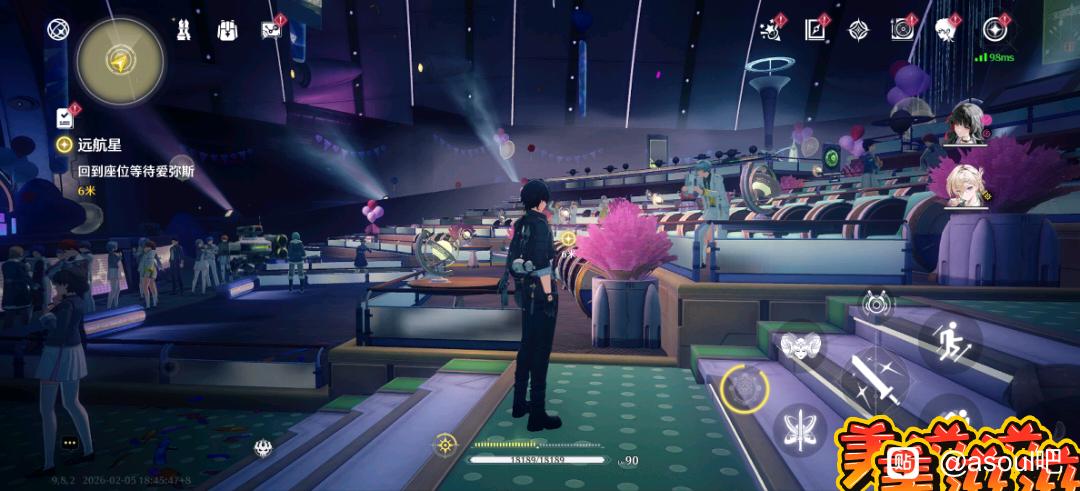
Task: Open the checklist icon below the minimap
Action: [65, 117]
